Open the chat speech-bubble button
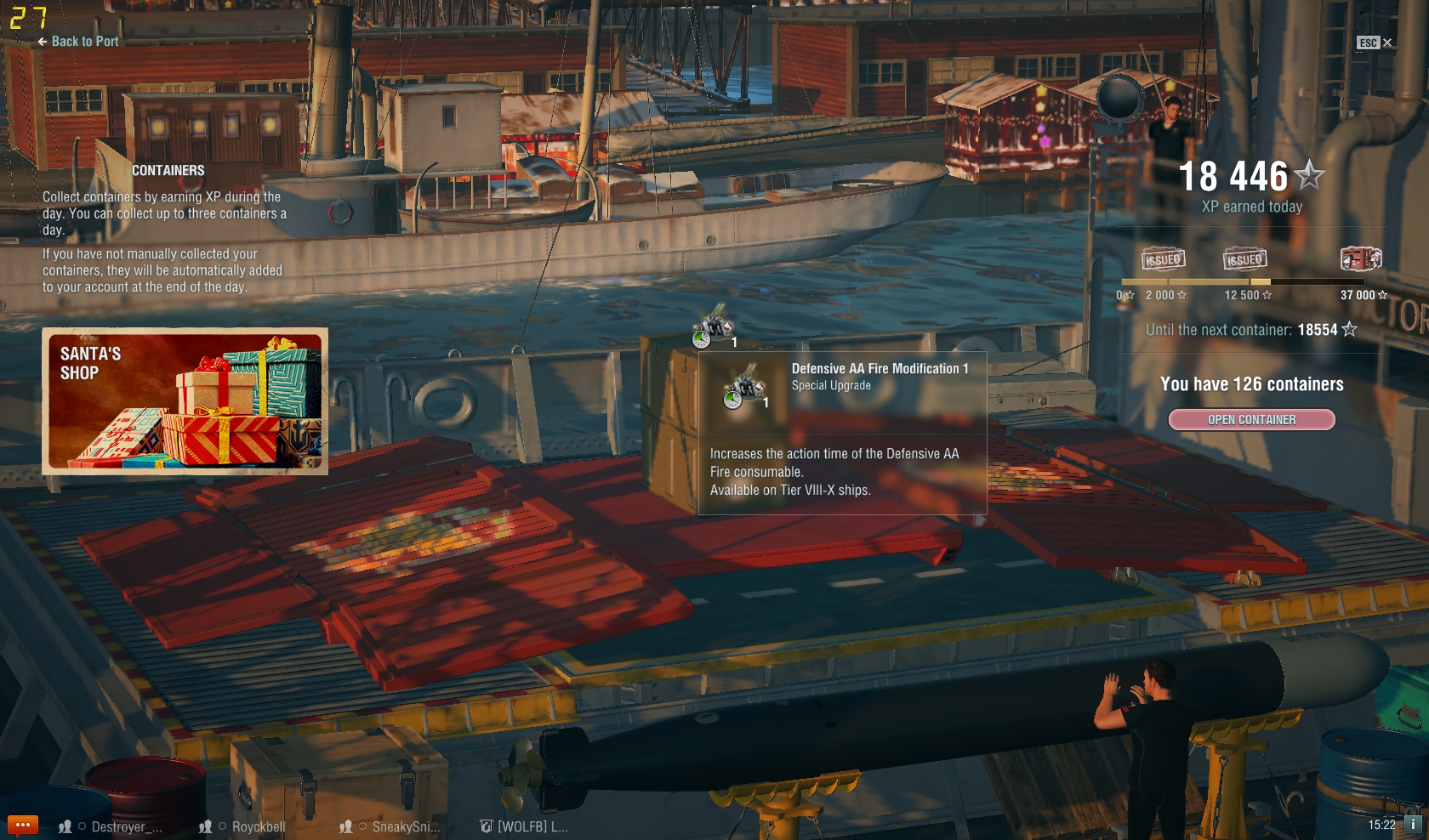The height and width of the screenshot is (840, 1429). [x=23, y=825]
